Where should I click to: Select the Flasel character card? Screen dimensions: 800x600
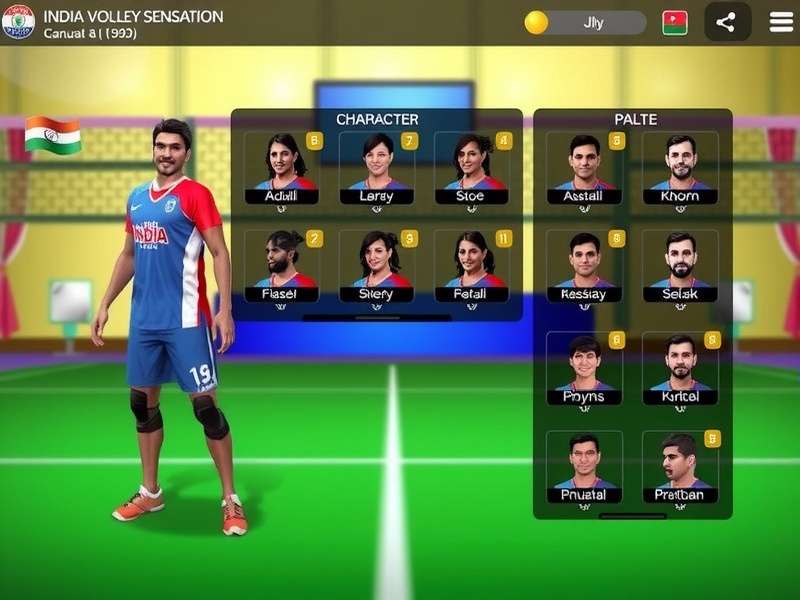pyautogui.click(x=283, y=267)
